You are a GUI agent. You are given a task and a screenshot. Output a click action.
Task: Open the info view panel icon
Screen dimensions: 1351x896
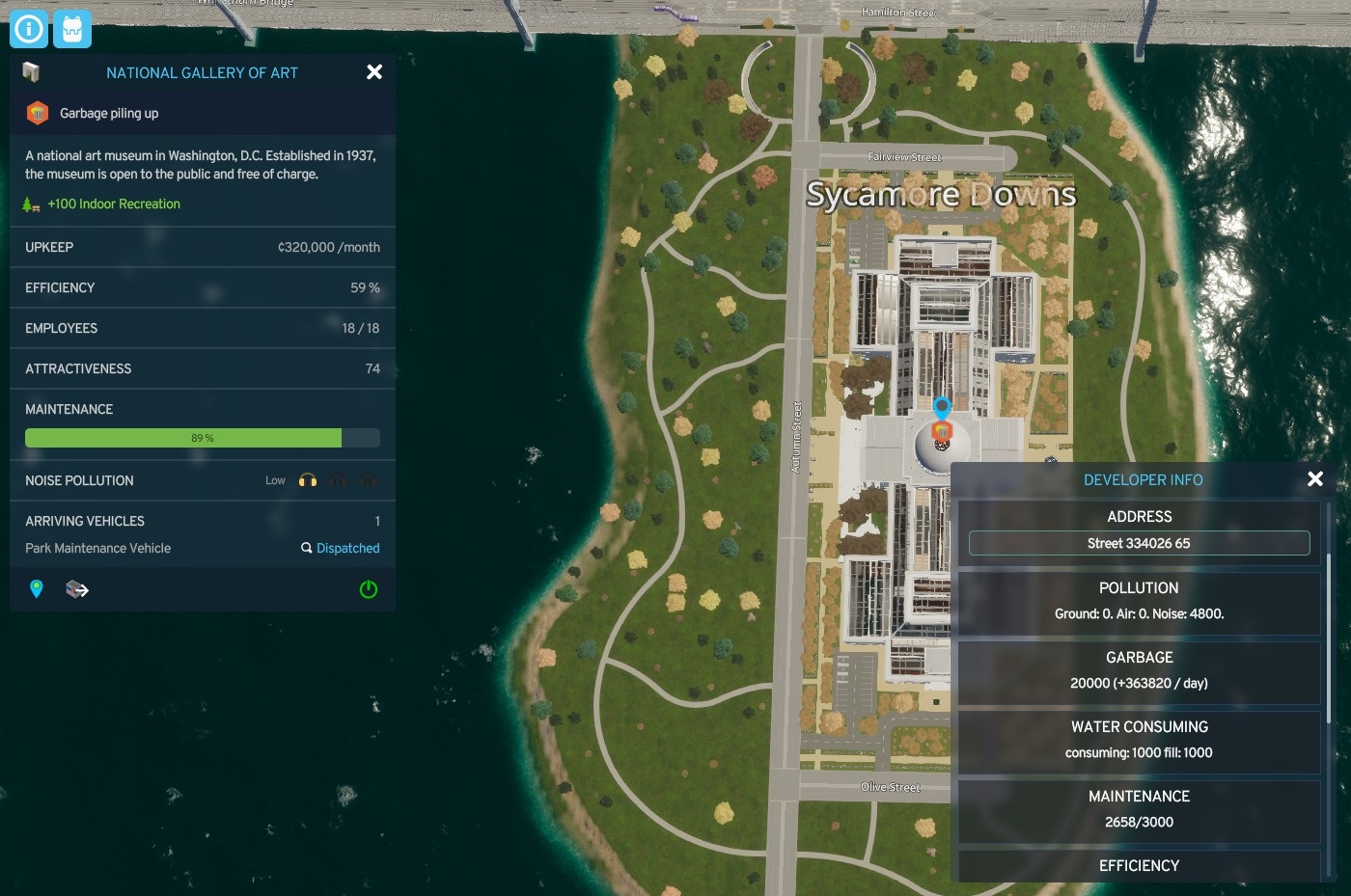(28, 29)
